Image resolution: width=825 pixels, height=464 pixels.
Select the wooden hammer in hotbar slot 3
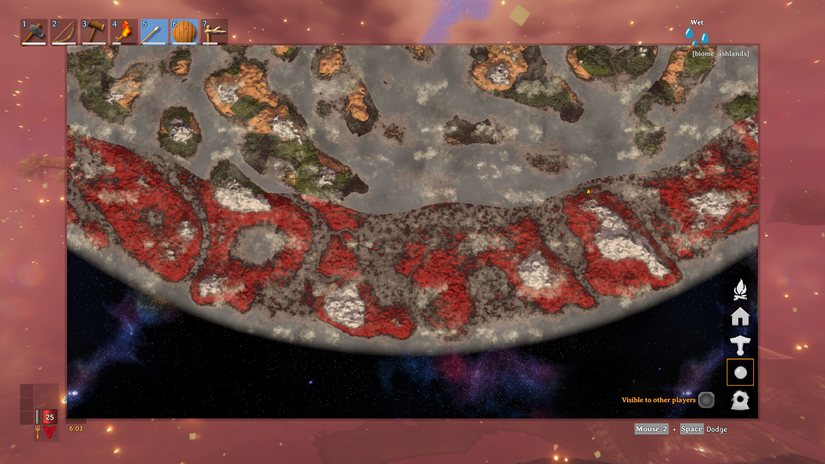pos(93,32)
